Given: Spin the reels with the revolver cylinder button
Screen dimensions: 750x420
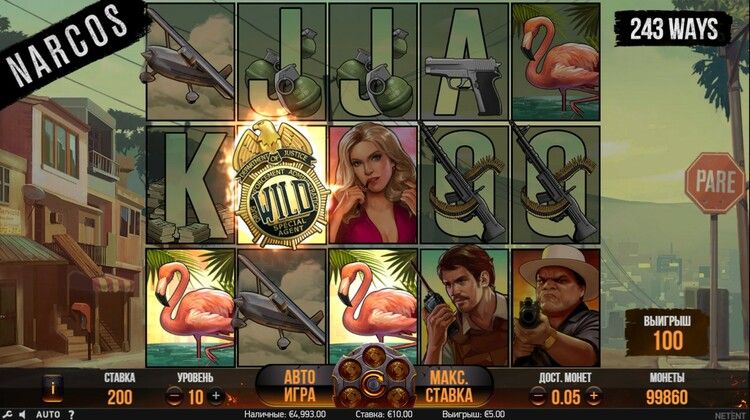Looking at the screenshot, I should click(372, 384).
